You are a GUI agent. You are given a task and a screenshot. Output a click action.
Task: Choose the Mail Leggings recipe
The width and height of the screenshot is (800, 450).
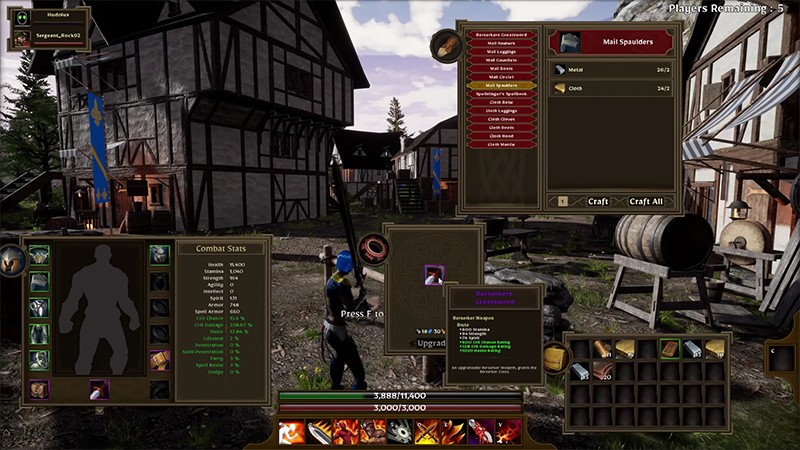(501, 52)
